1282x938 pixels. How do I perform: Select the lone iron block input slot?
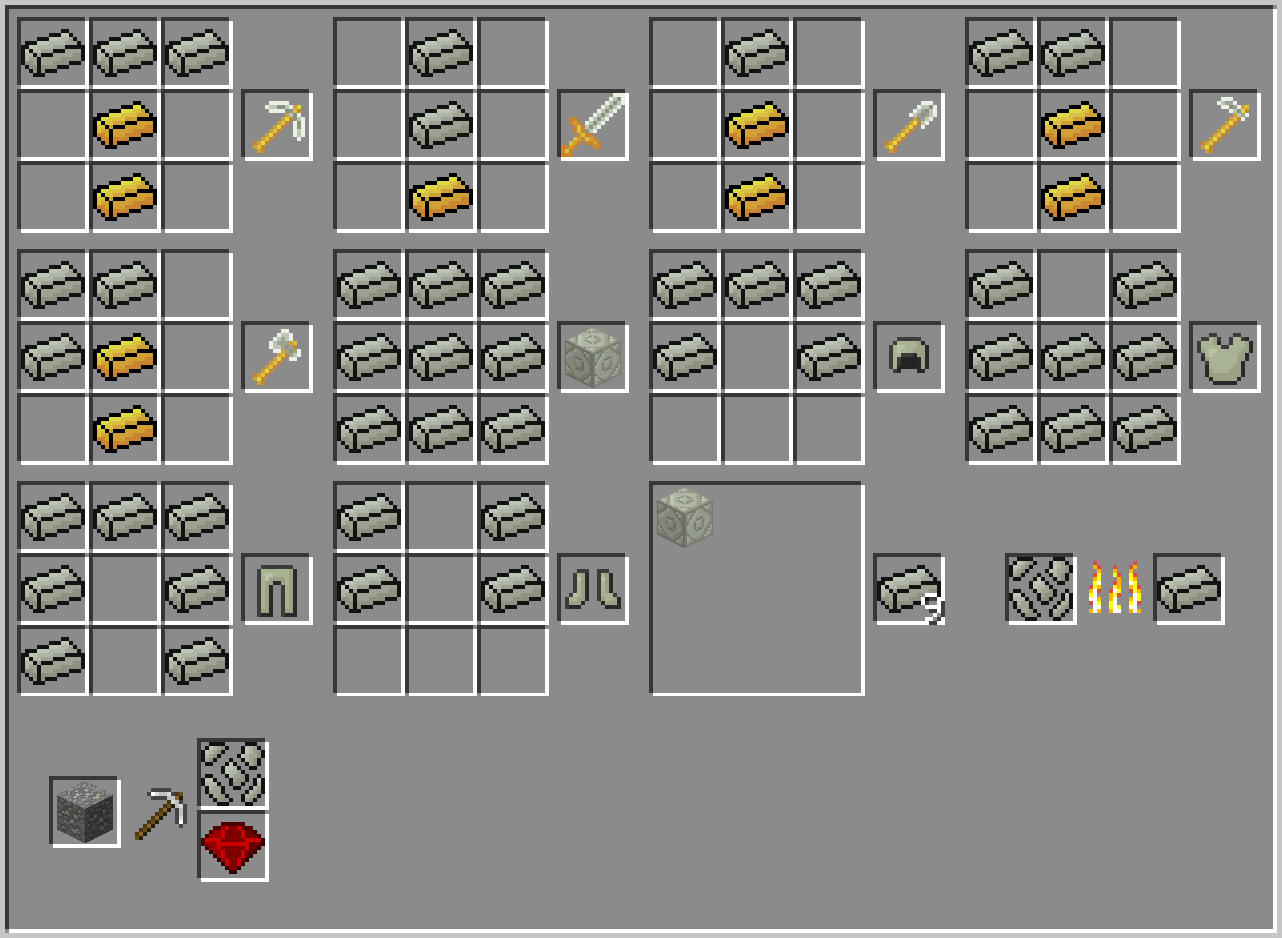[685, 517]
